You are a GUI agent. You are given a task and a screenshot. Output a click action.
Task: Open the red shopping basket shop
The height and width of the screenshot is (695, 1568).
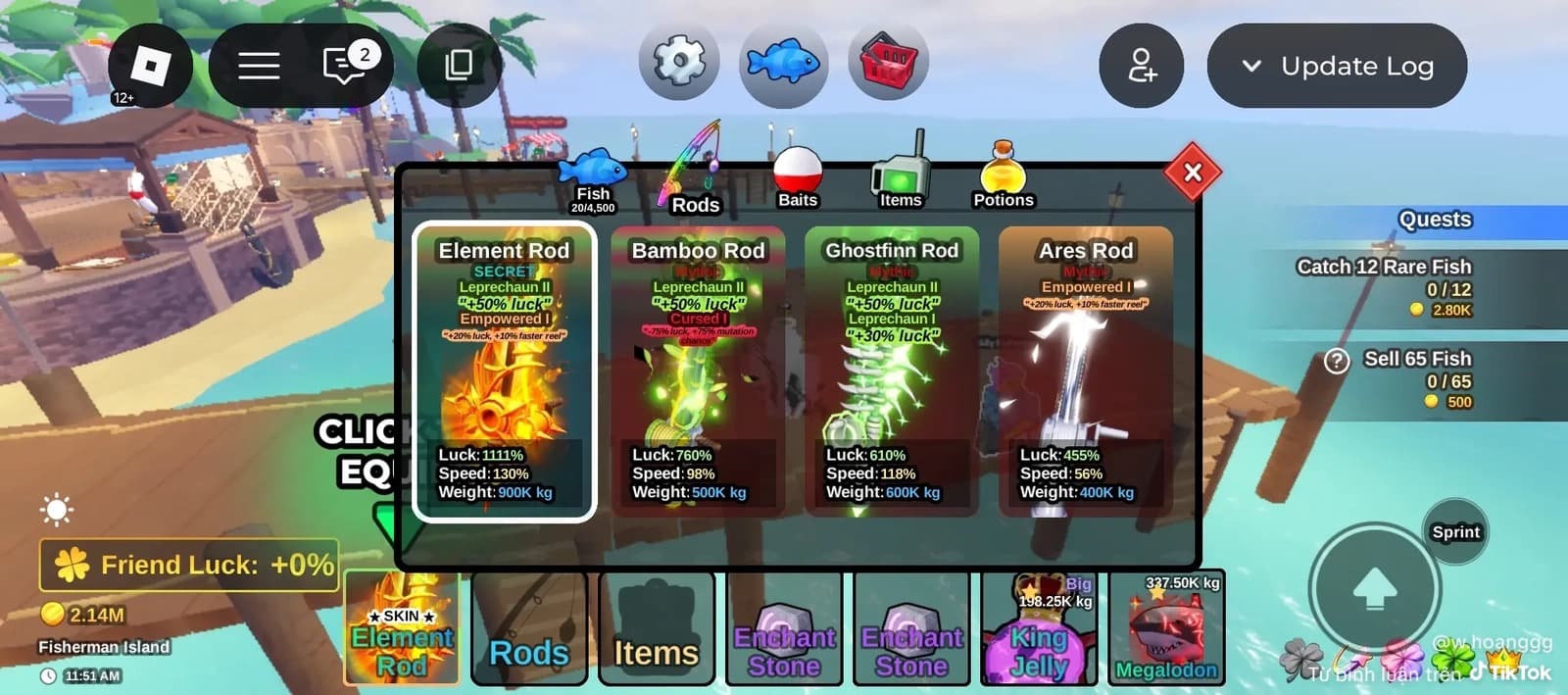point(888,63)
